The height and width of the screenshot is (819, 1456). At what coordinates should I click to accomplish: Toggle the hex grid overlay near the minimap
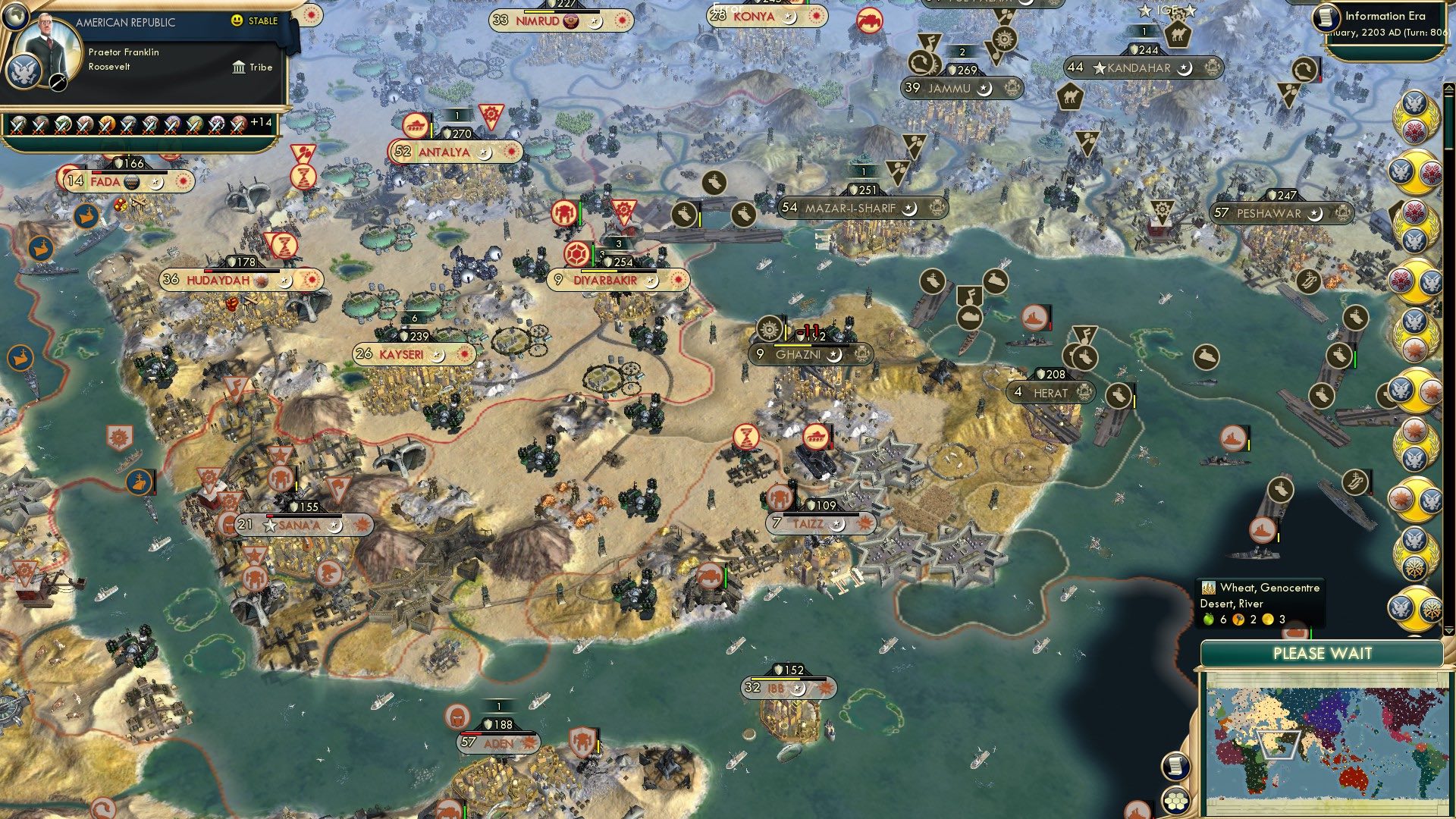point(1175,802)
